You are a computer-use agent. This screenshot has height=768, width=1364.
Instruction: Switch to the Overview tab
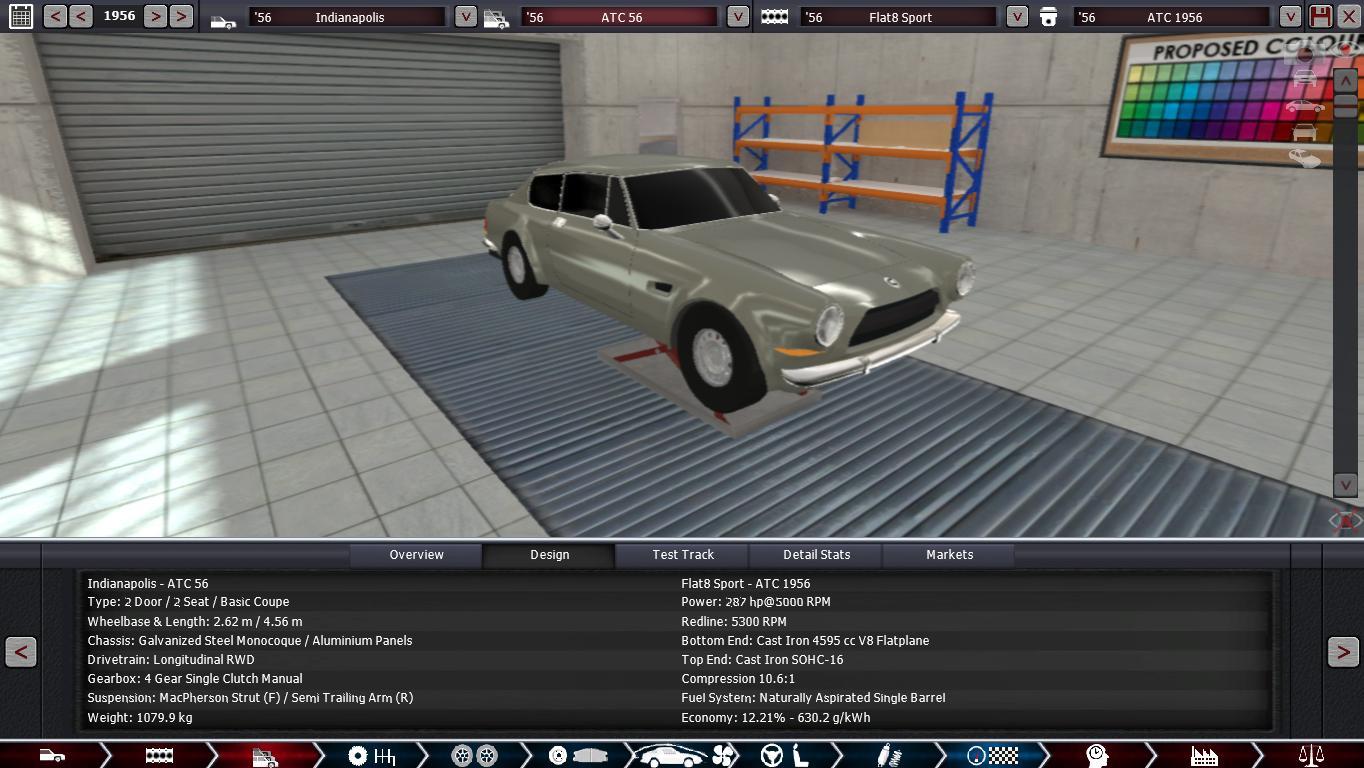click(x=416, y=555)
